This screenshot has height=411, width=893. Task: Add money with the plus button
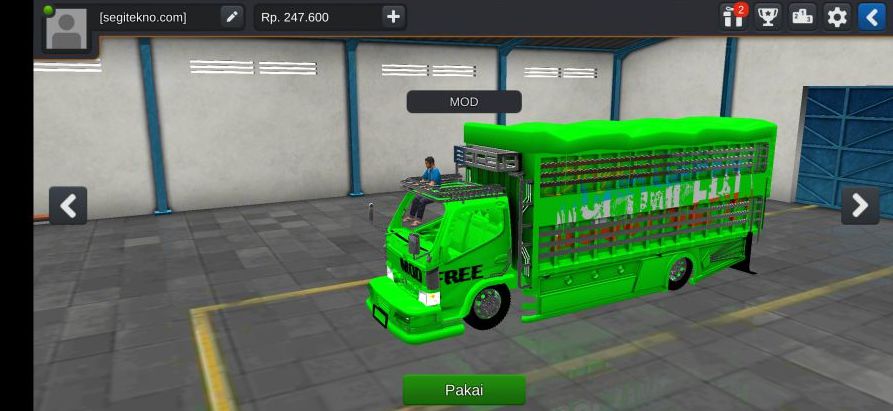pyautogui.click(x=393, y=16)
